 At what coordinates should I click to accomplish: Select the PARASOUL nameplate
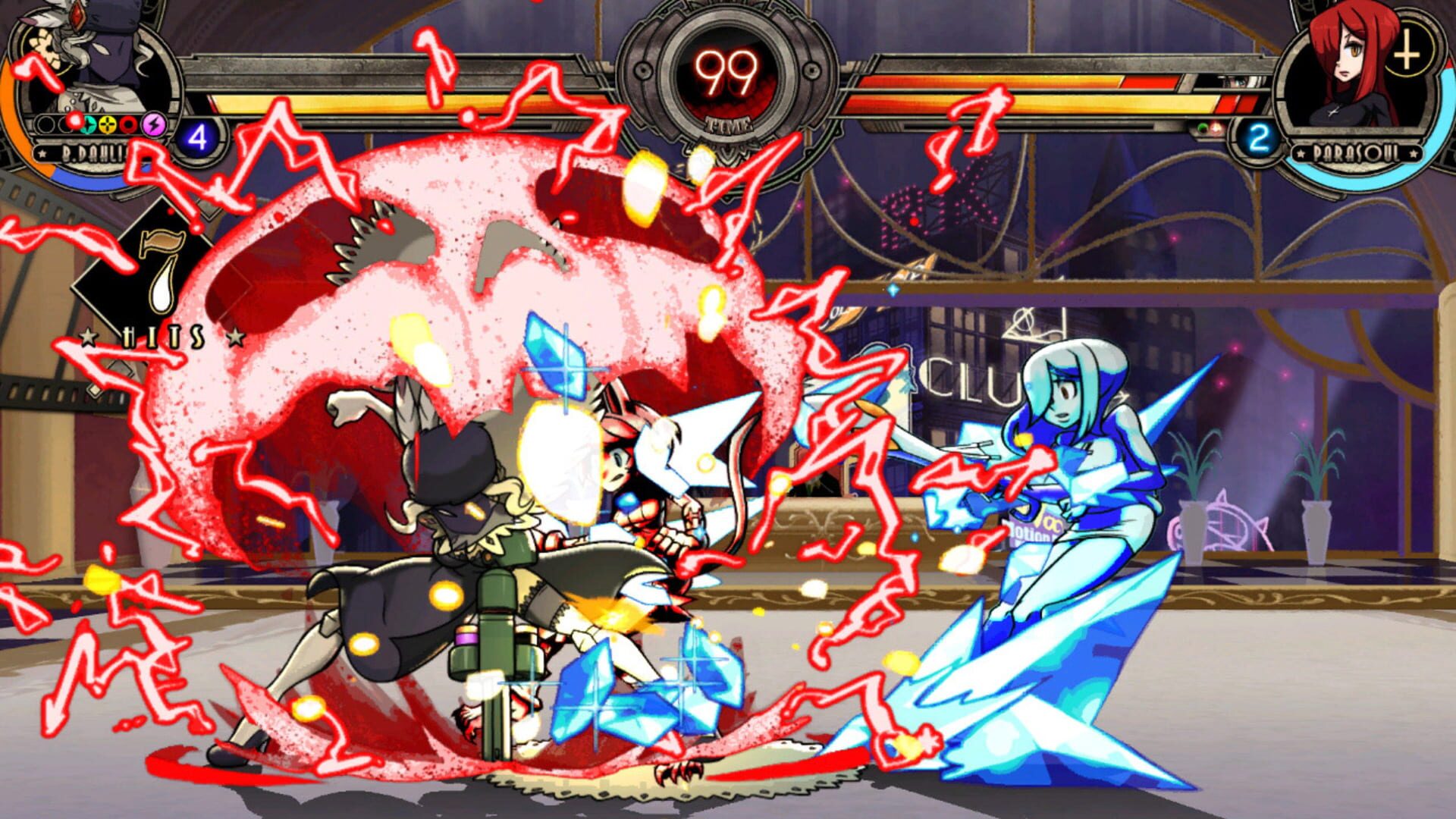(x=1357, y=154)
